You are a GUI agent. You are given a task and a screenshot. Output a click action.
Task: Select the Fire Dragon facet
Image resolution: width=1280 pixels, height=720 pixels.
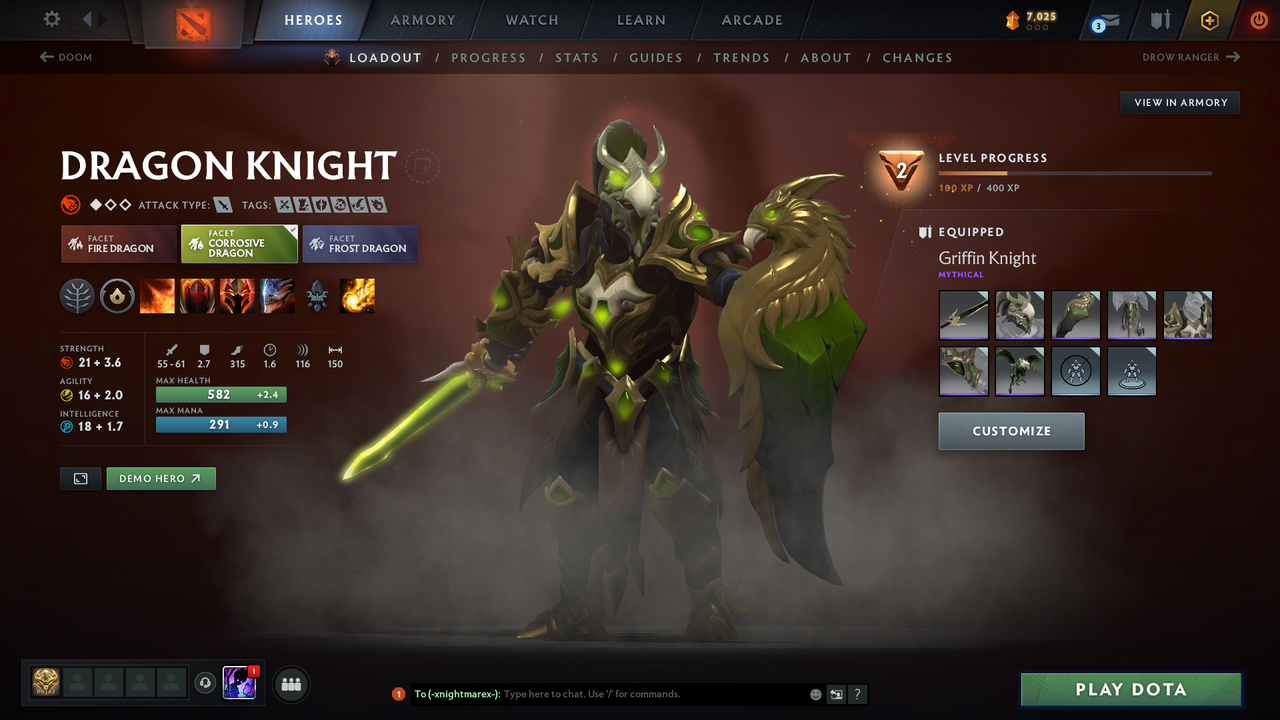click(118, 244)
